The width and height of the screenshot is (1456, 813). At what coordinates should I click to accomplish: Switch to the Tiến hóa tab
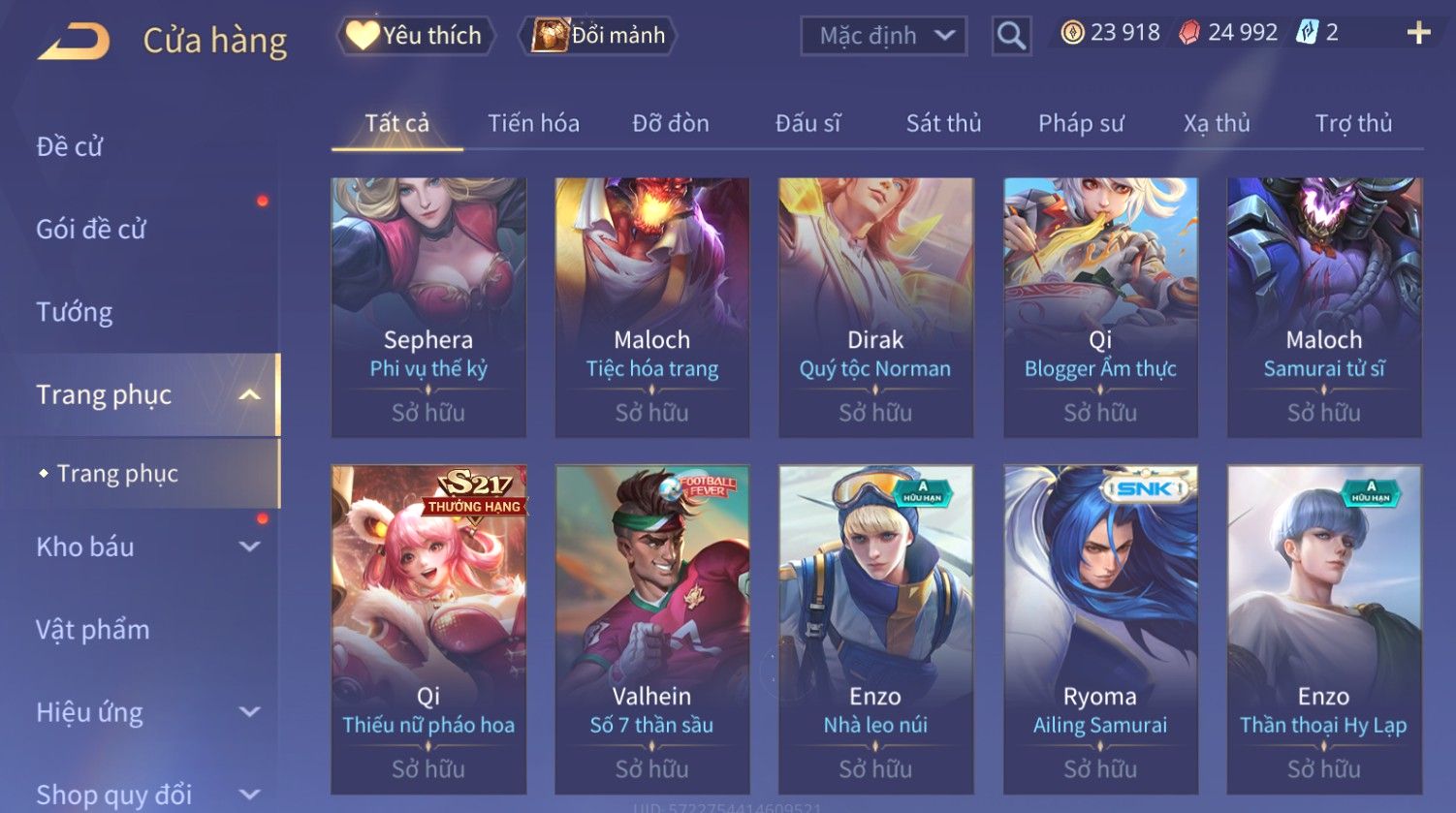(x=533, y=124)
